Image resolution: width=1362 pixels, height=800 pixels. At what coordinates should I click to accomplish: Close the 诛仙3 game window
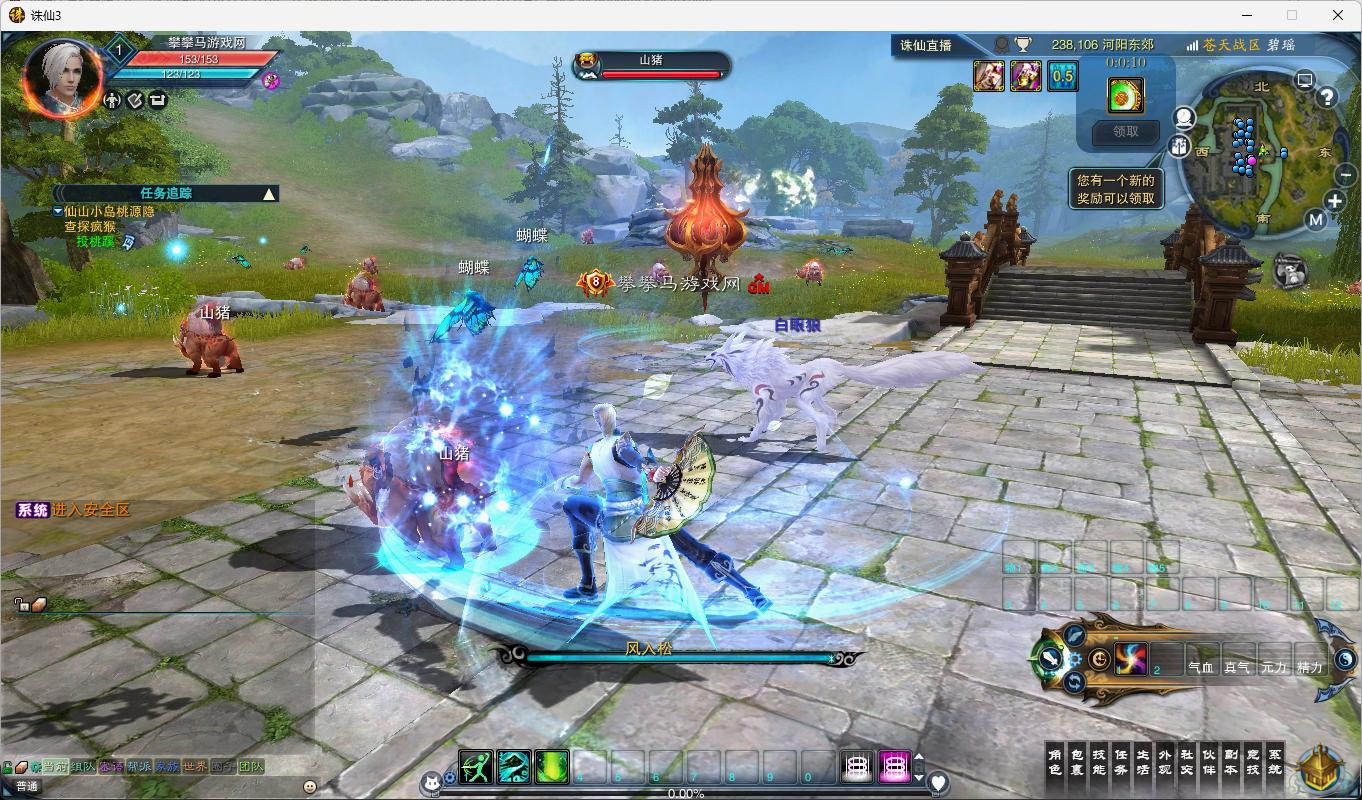1338,15
